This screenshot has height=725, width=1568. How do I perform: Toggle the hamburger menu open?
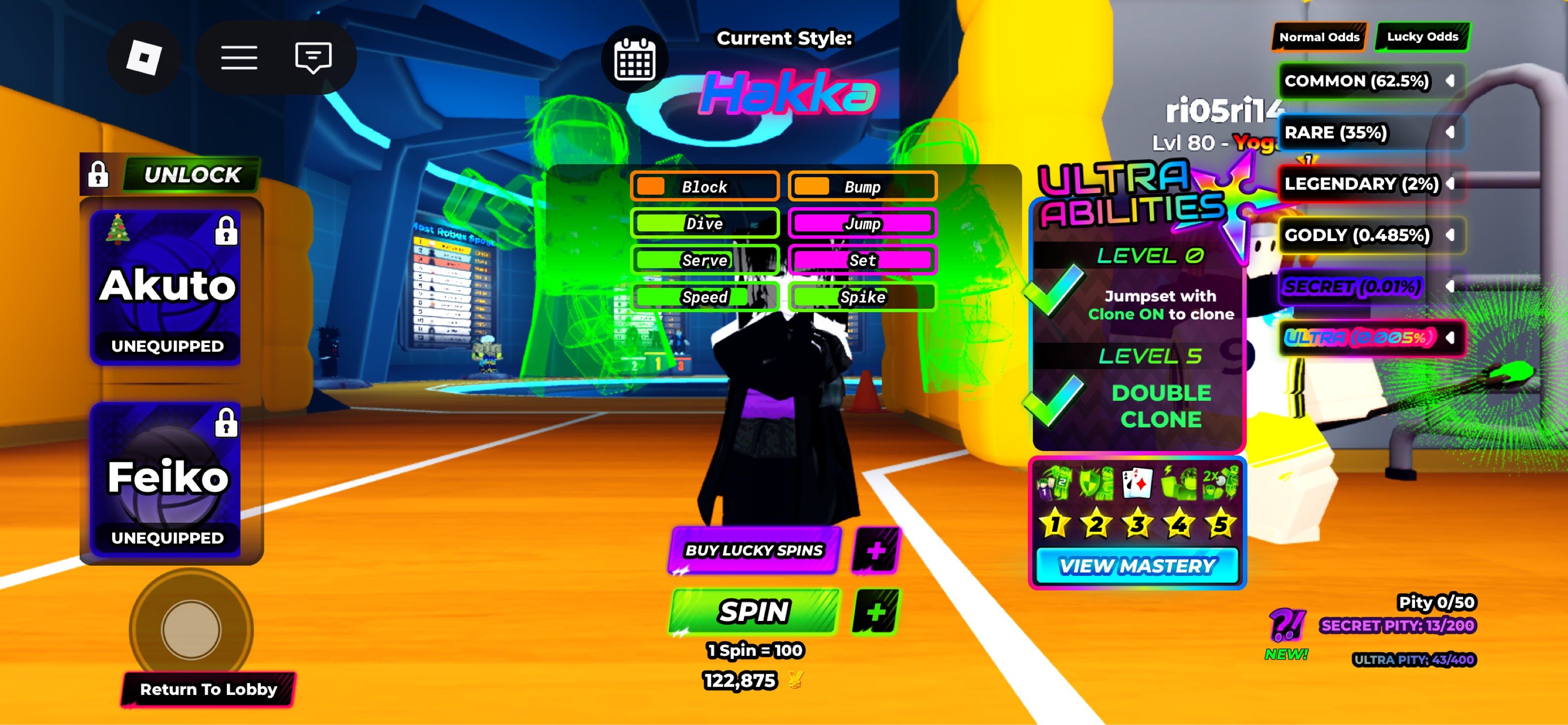tap(240, 57)
